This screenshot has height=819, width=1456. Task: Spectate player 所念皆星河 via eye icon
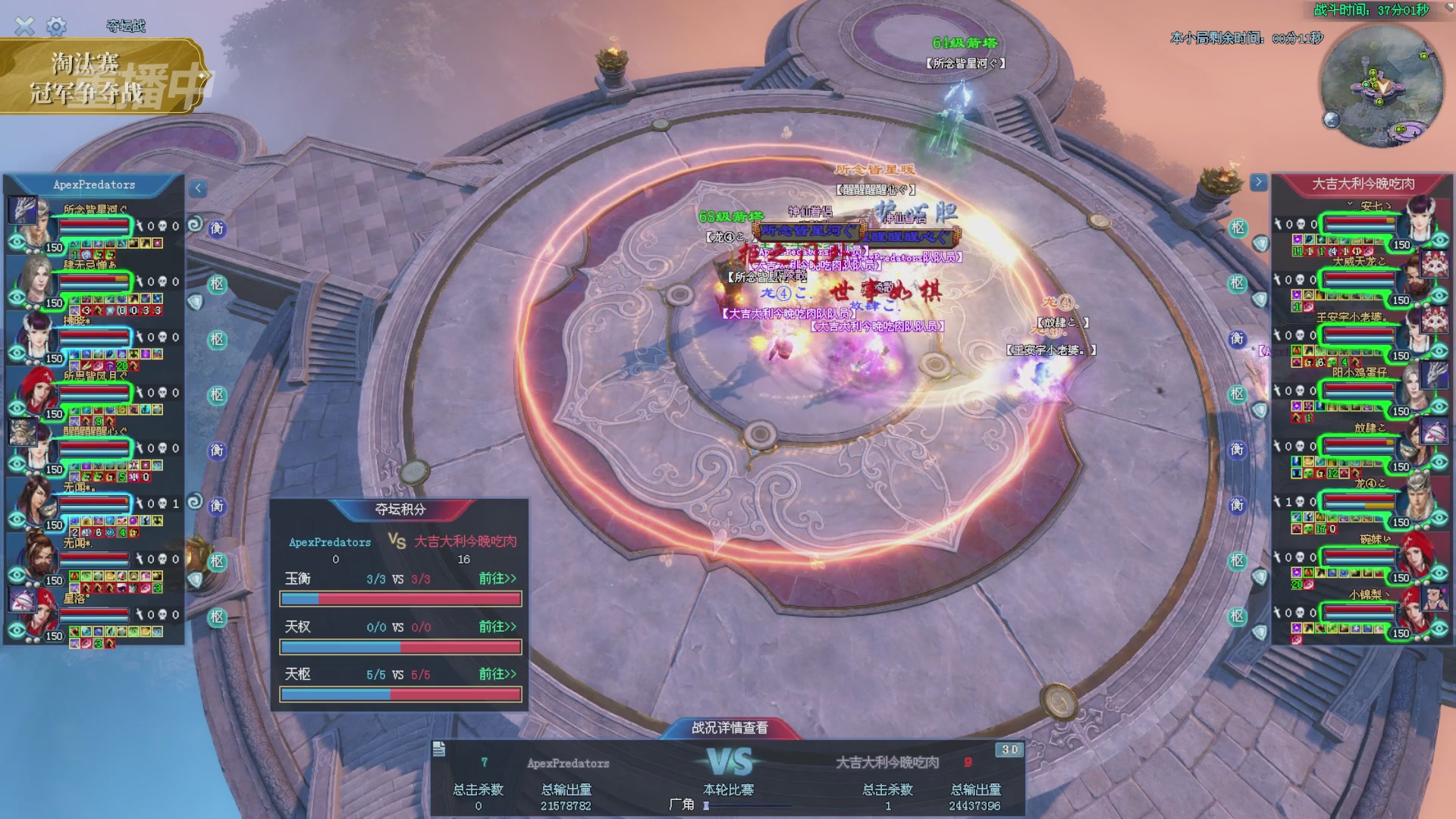point(17,243)
